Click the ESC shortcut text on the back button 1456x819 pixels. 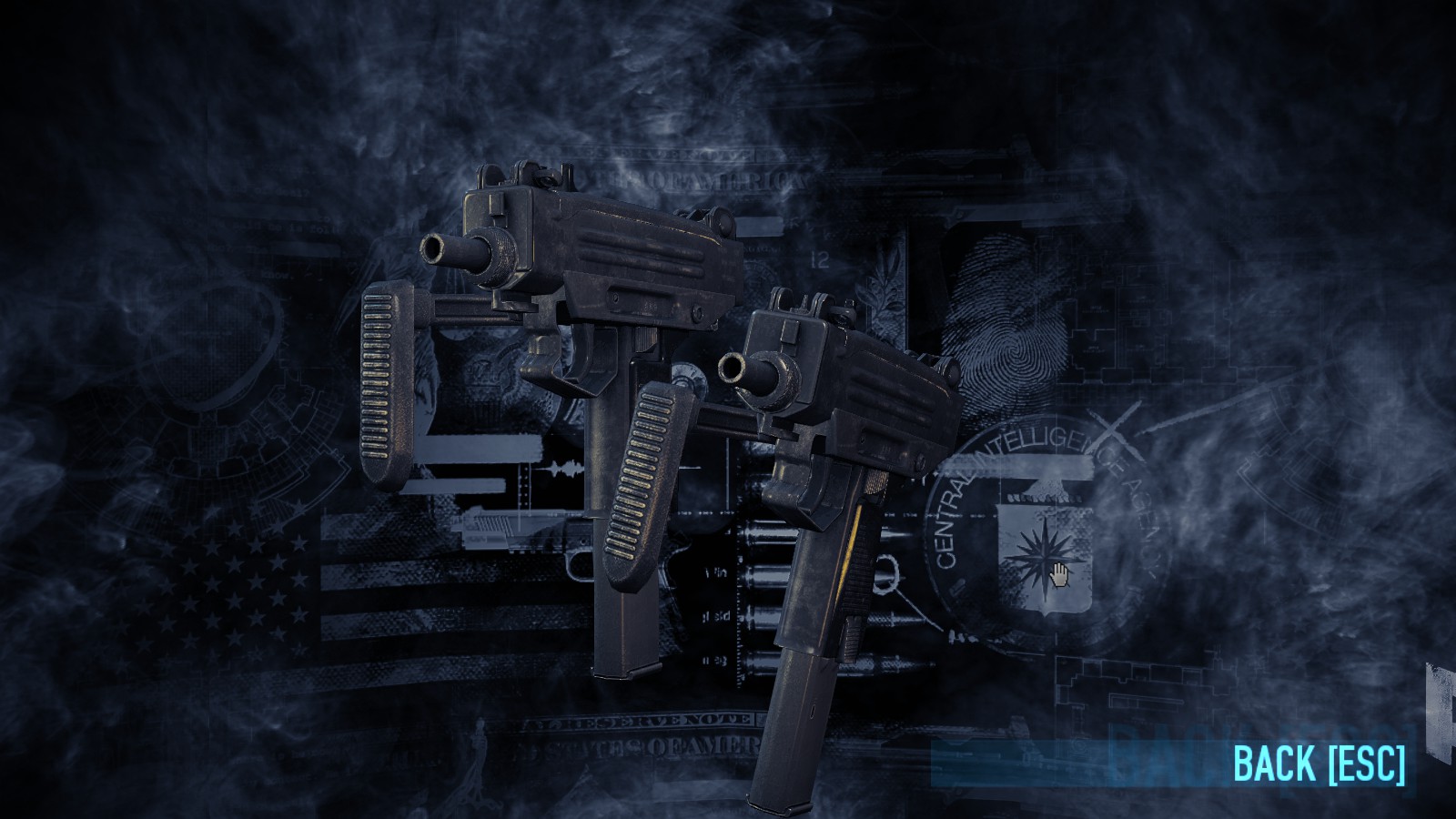(1362, 766)
